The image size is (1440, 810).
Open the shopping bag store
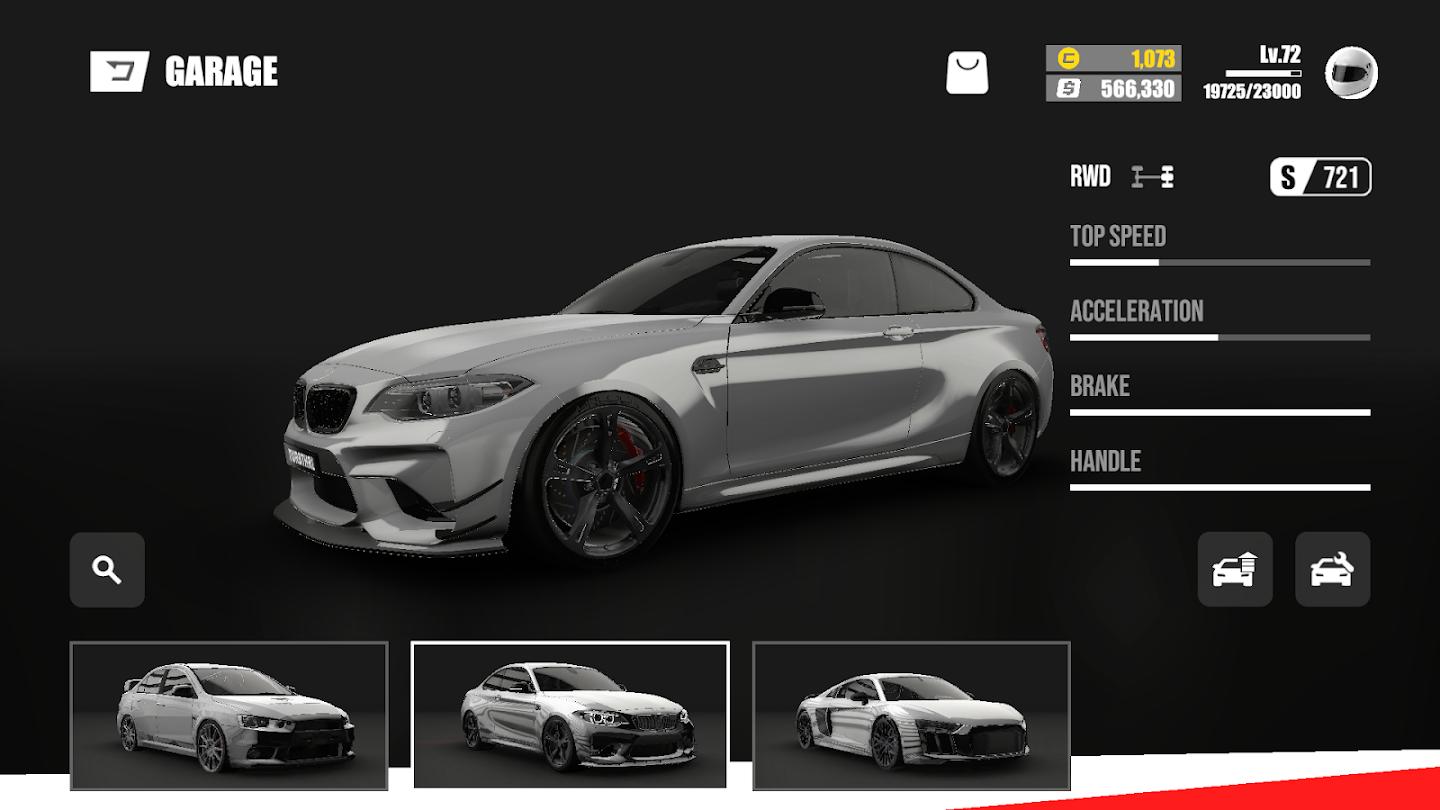967,73
